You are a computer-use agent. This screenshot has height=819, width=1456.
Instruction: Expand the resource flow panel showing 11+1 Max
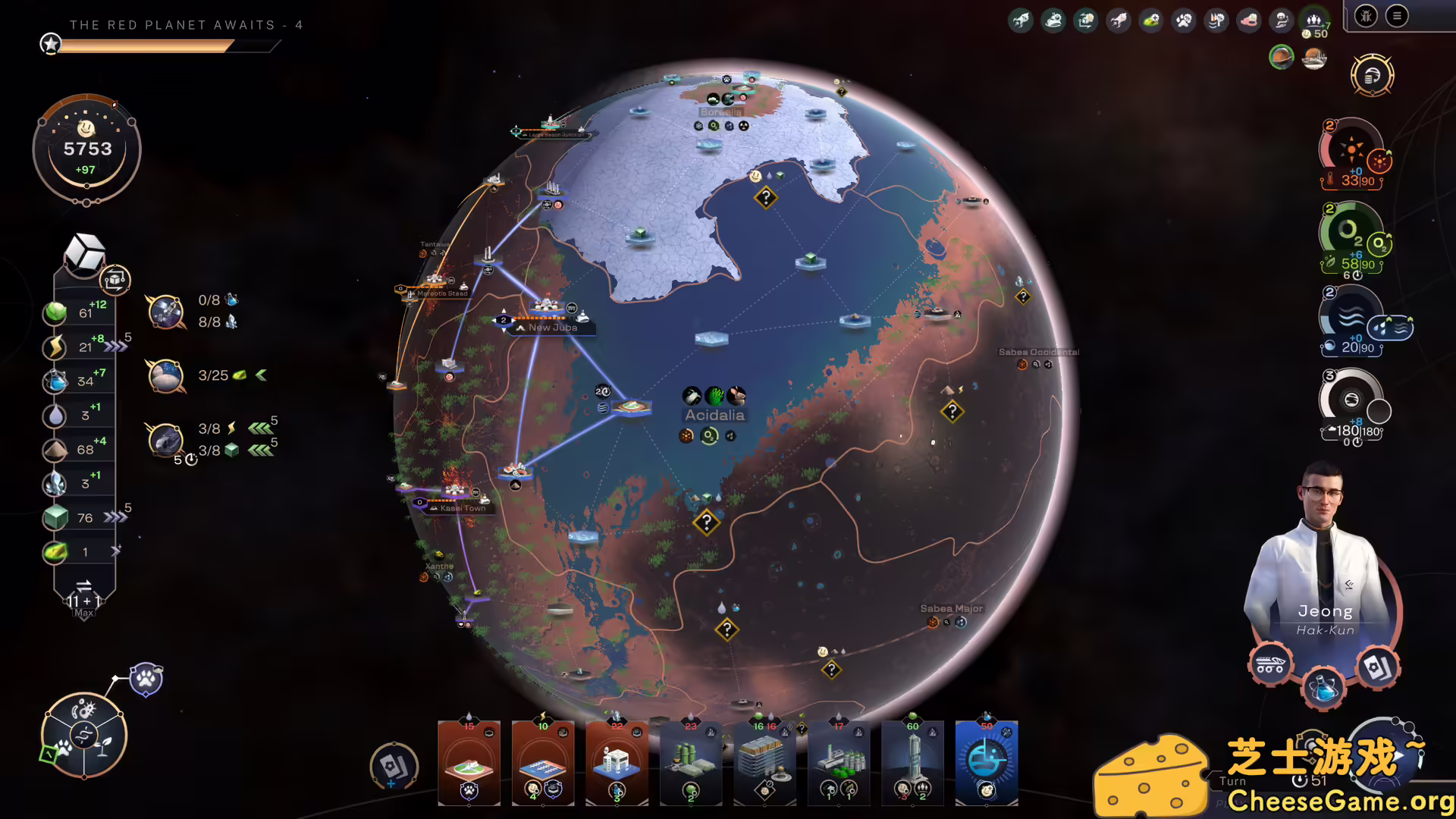[84, 599]
